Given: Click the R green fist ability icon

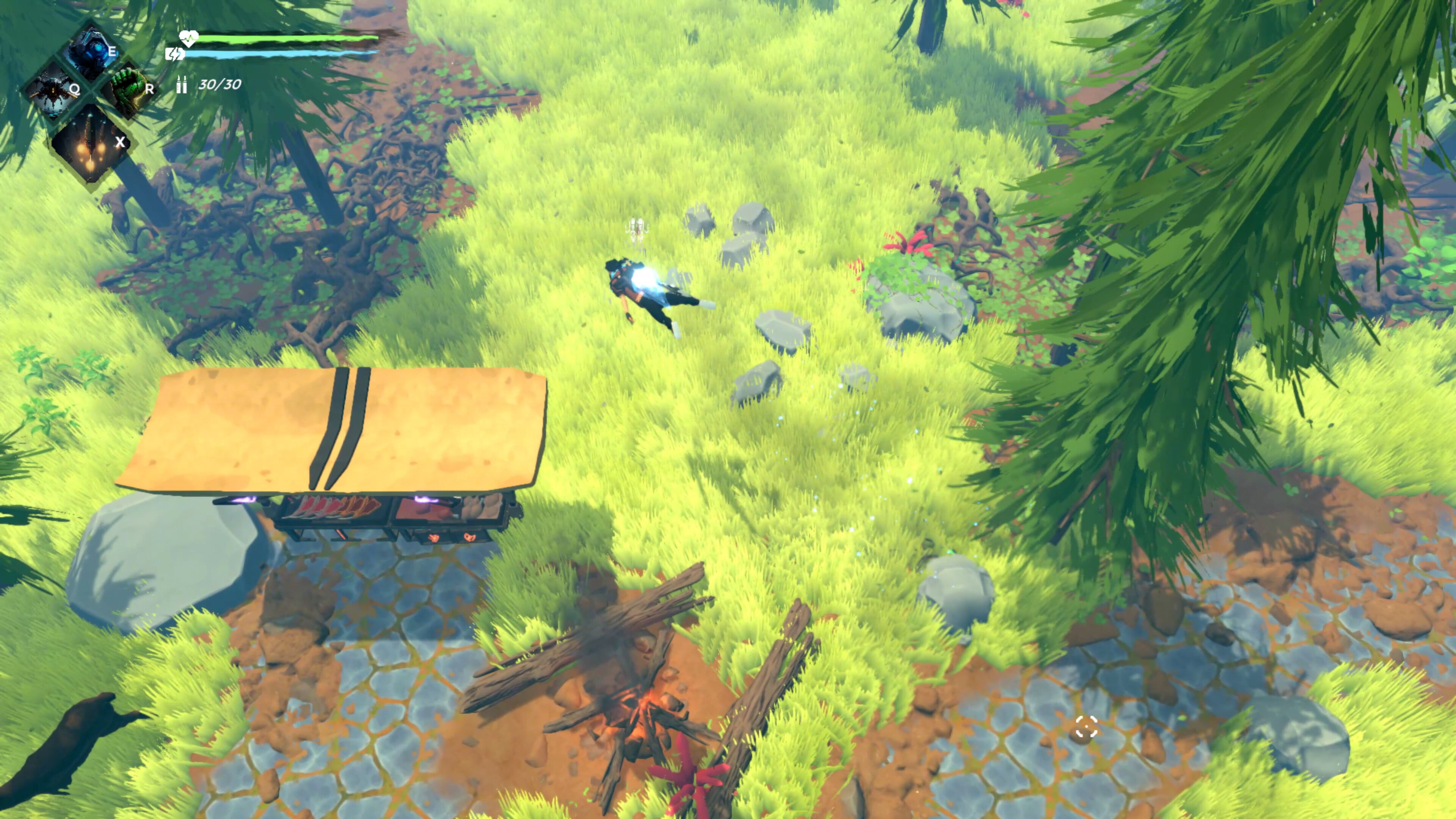Looking at the screenshot, I should pos(129,91).
